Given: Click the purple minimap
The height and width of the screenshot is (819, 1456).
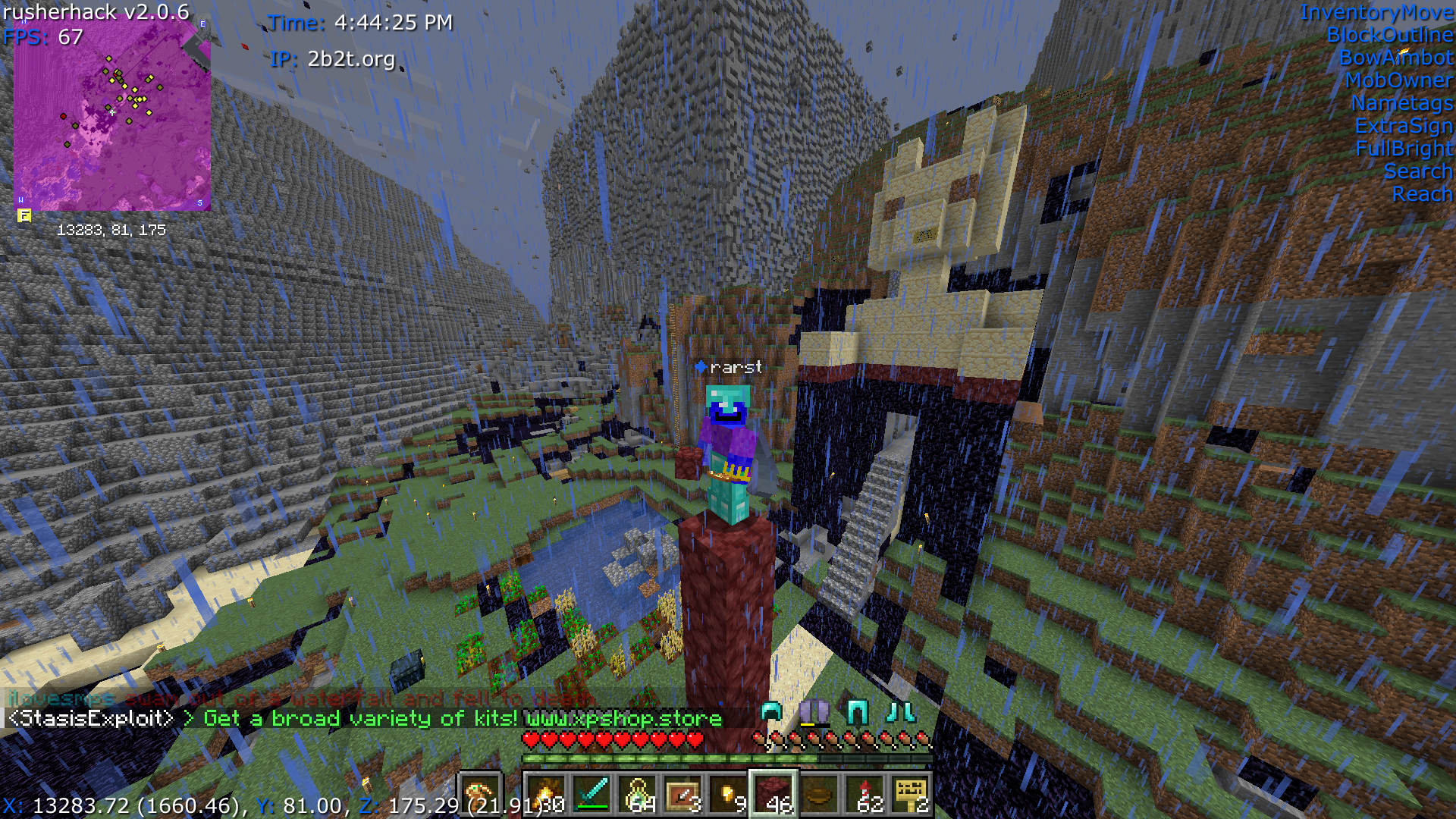Looking at the screenshot, I should point(112,114).
